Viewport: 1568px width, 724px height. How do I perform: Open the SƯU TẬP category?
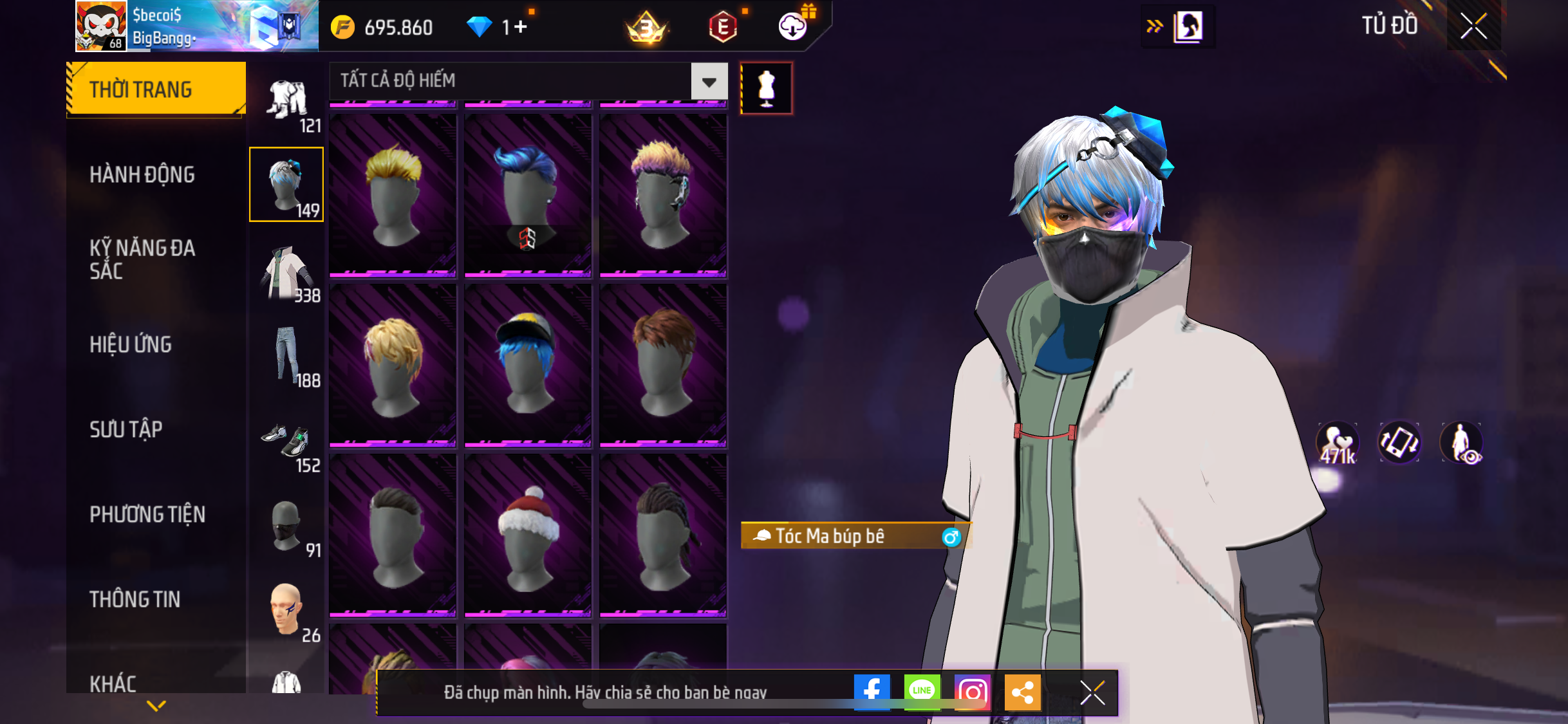126,429
